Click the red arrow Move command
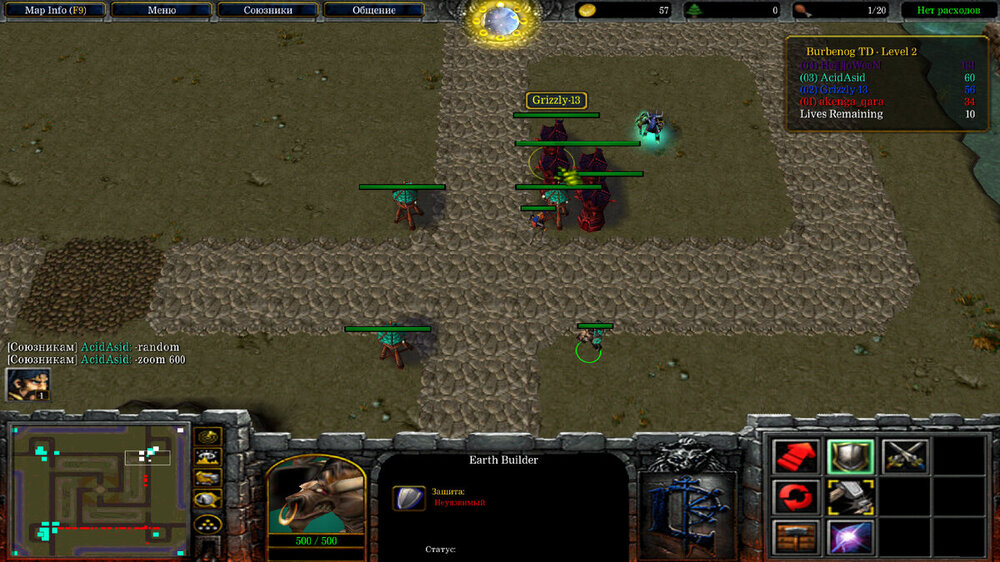This screenshot has width=1000, height=562. [x=796, y=456]
